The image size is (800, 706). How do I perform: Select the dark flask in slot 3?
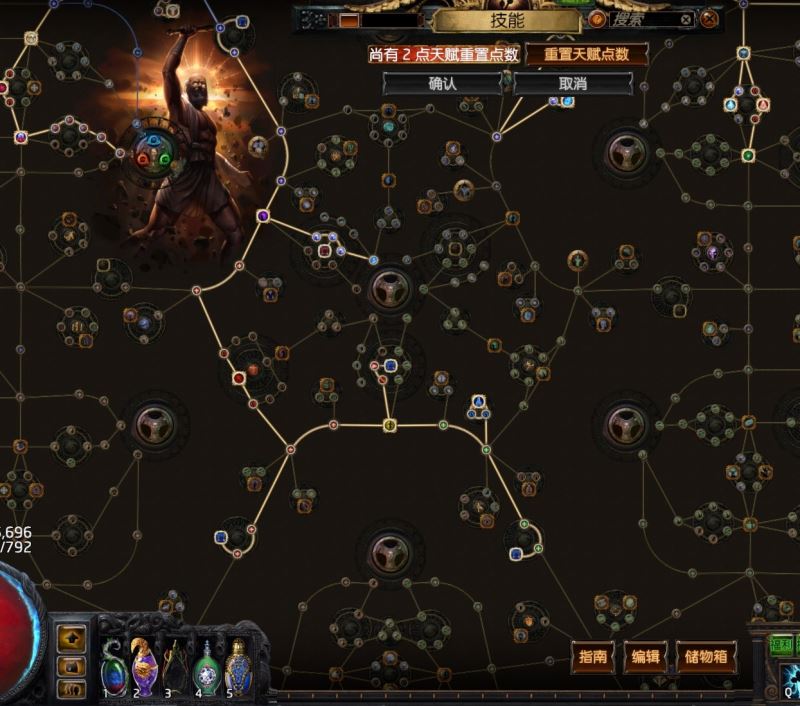[x=176, y=664]
